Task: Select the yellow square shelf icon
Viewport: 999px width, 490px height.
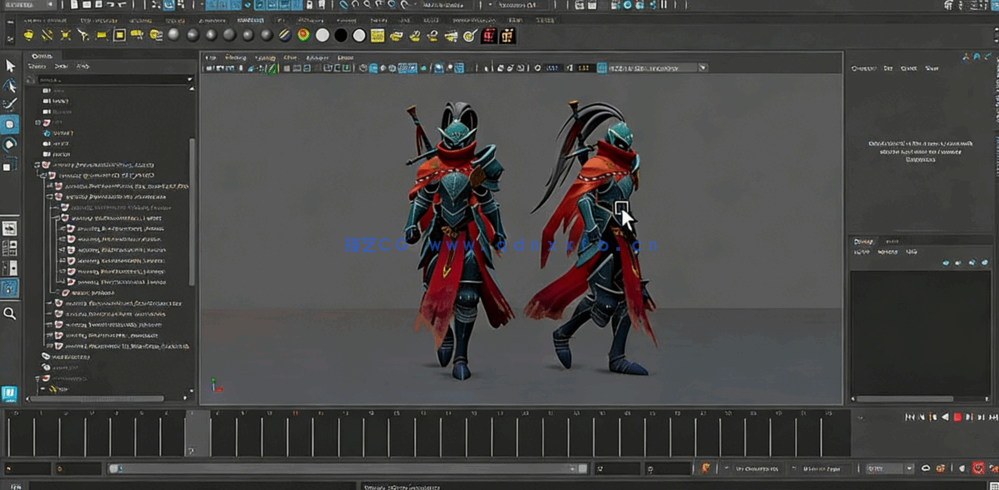Action: (119, 35)
